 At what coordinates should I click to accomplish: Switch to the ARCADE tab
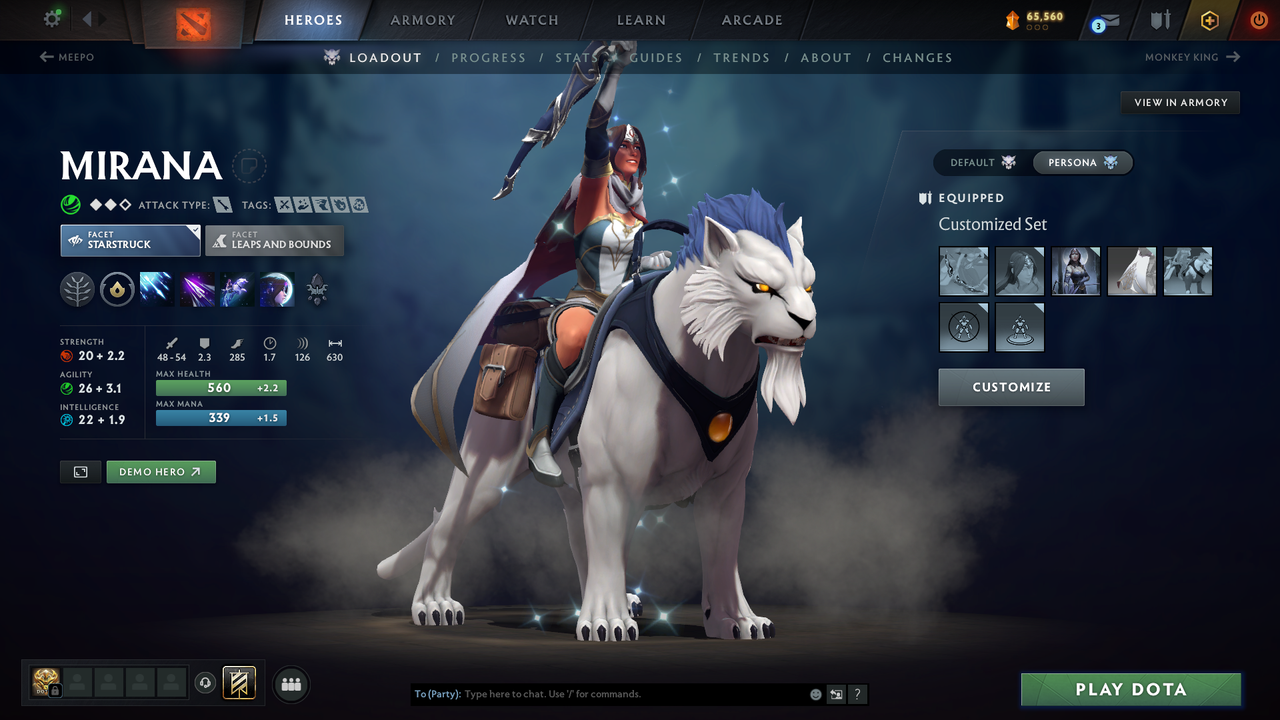751,20
